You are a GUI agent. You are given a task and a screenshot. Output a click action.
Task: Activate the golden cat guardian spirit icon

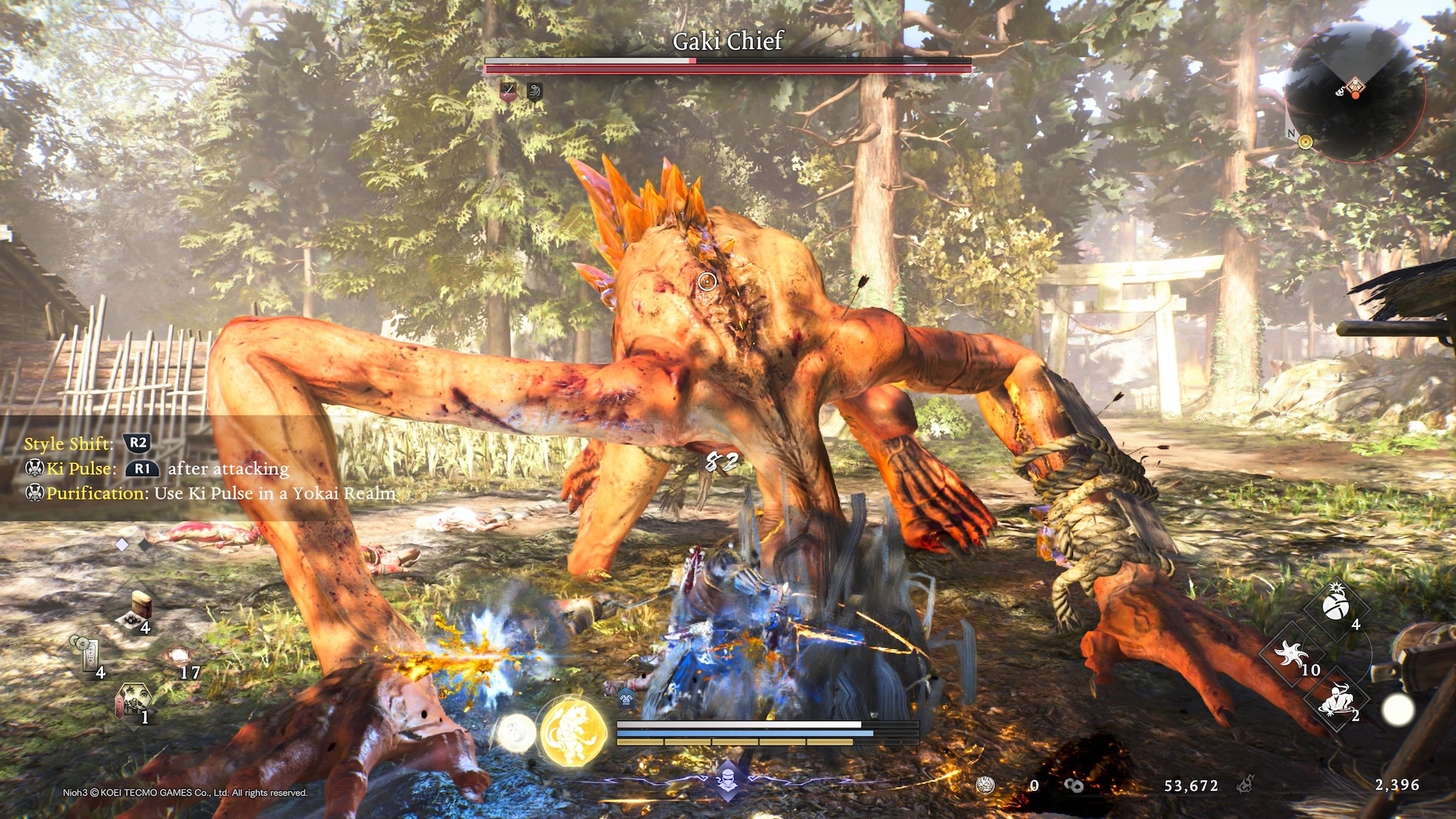pos(573,733)
